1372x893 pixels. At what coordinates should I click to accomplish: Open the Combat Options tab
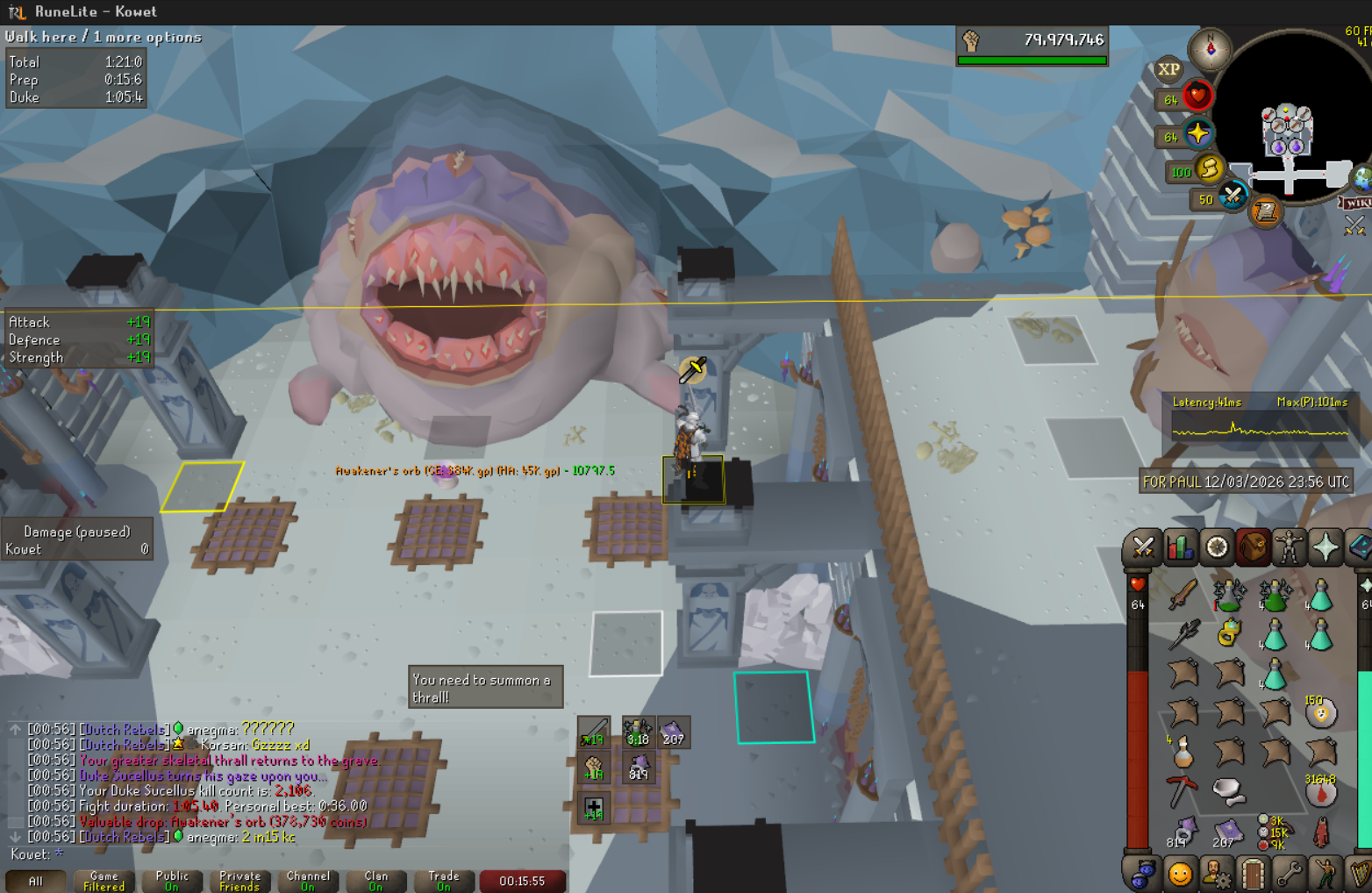point(1142,548)
